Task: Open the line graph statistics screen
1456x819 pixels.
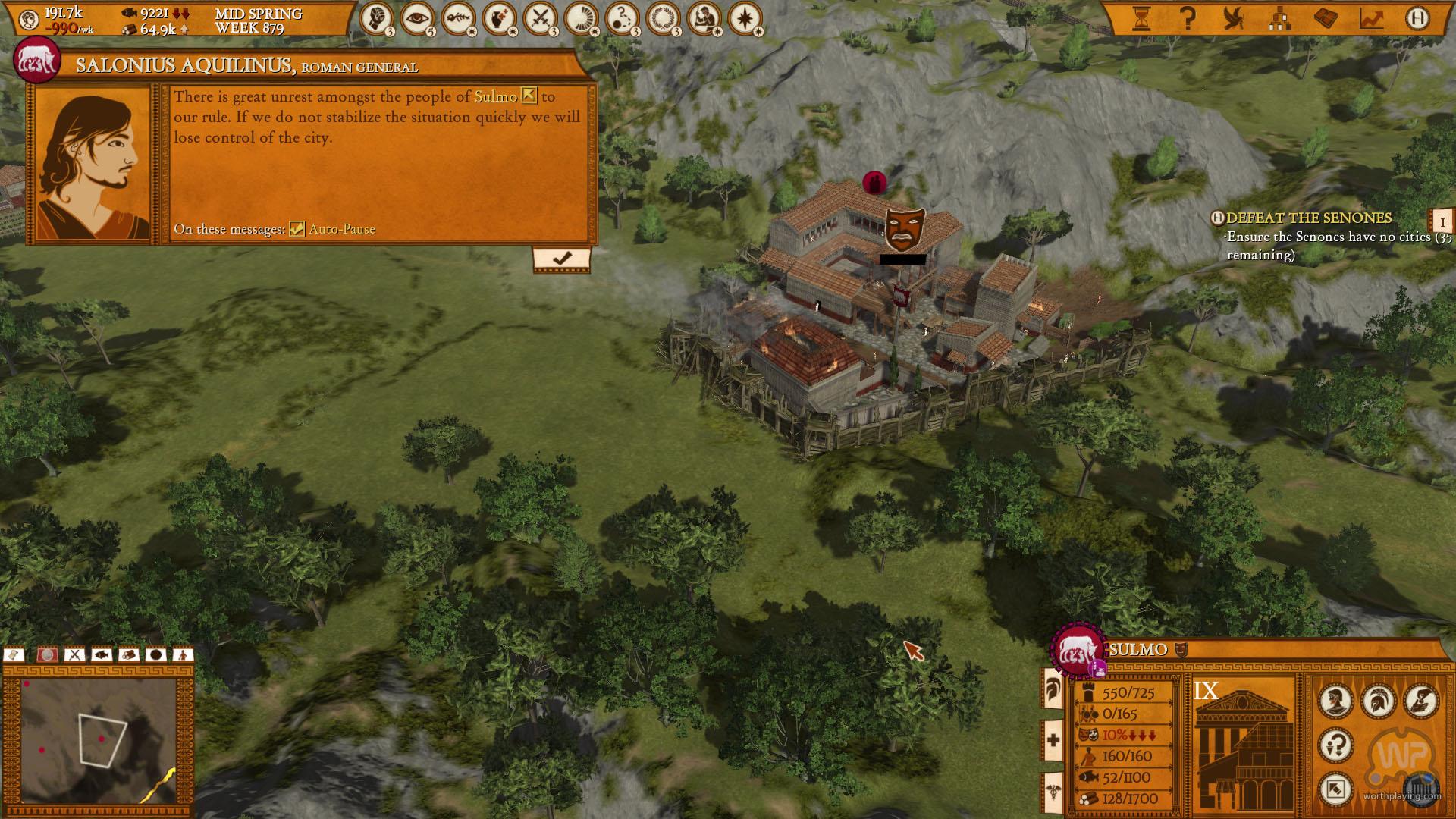Action: [x=1371, y=18]
